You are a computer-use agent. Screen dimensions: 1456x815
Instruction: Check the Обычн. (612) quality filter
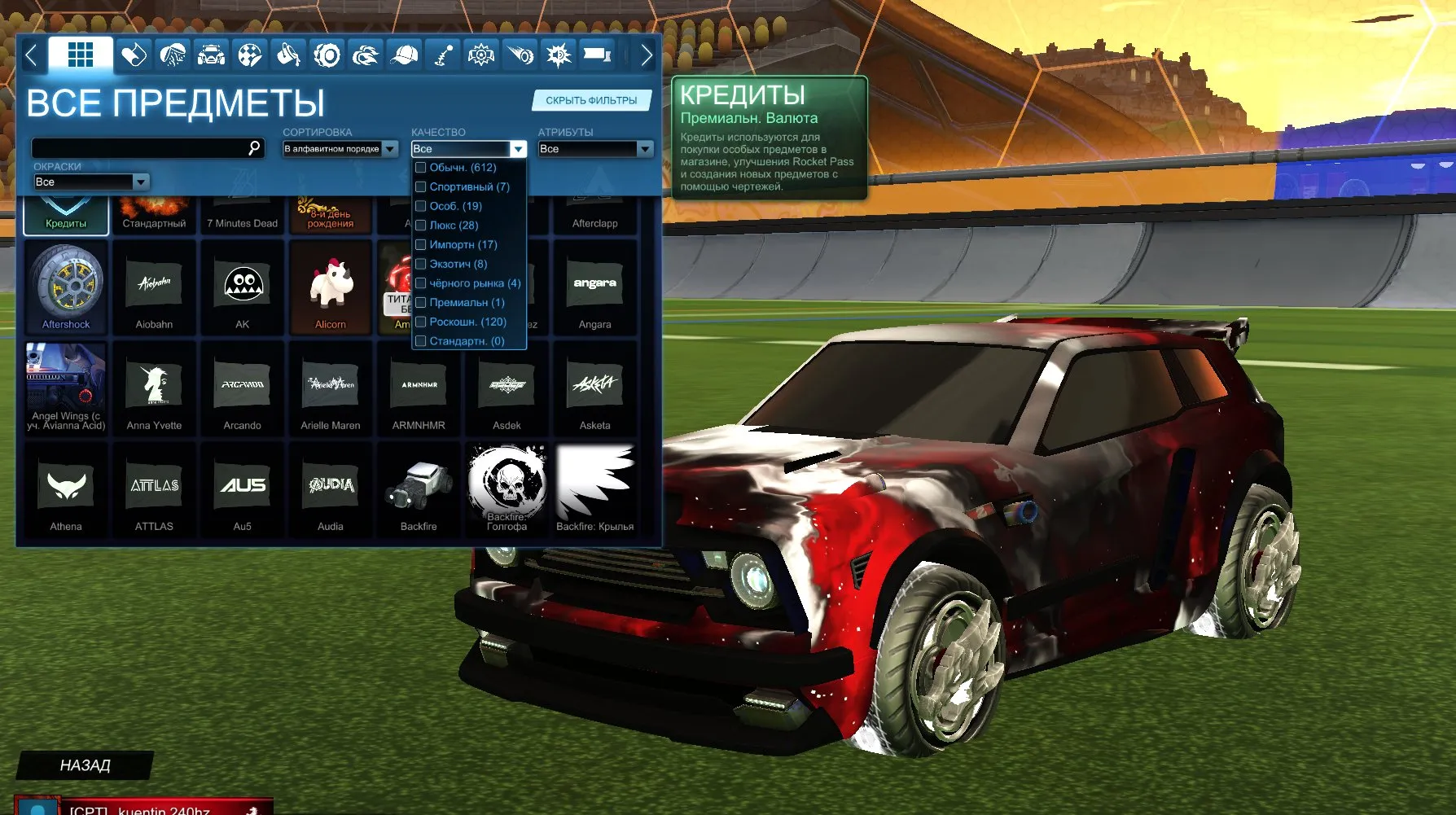pos(420,167)
